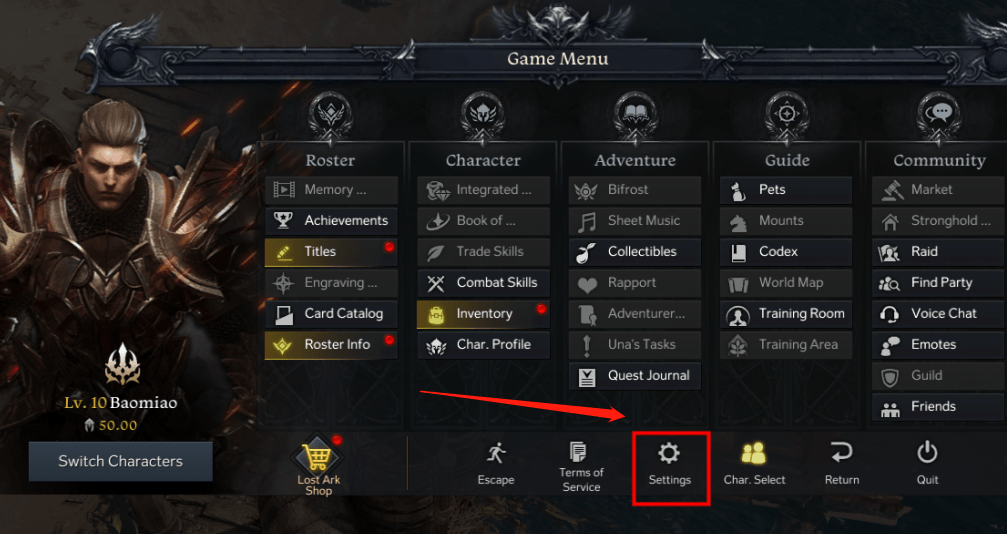Open the Lost Ark Shop
1007x534 pixels.
(x=318, y=467)
